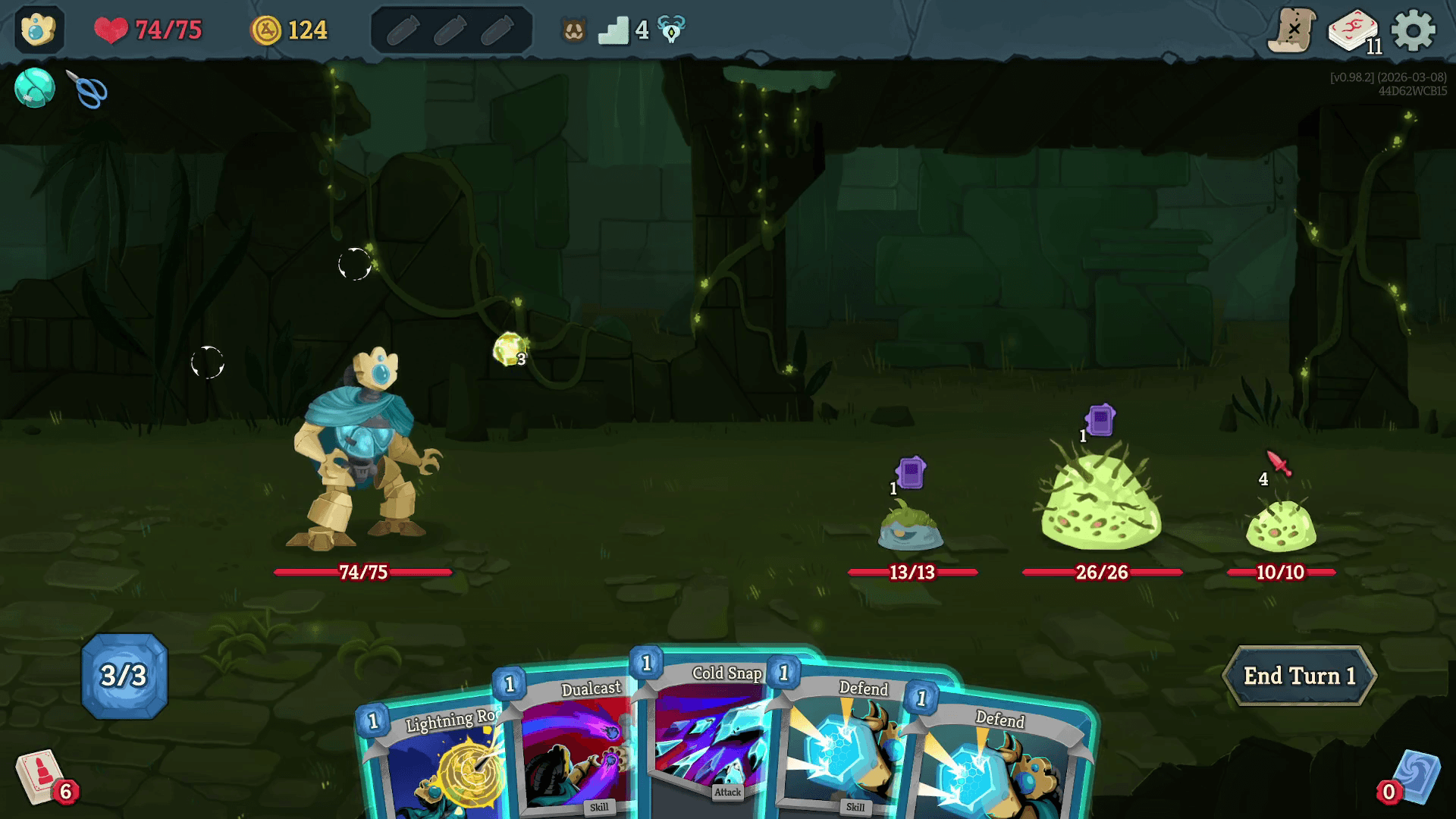Open the settings gear menu
The height and width of the screenshot is (819, 1456).
(1414, 31)
